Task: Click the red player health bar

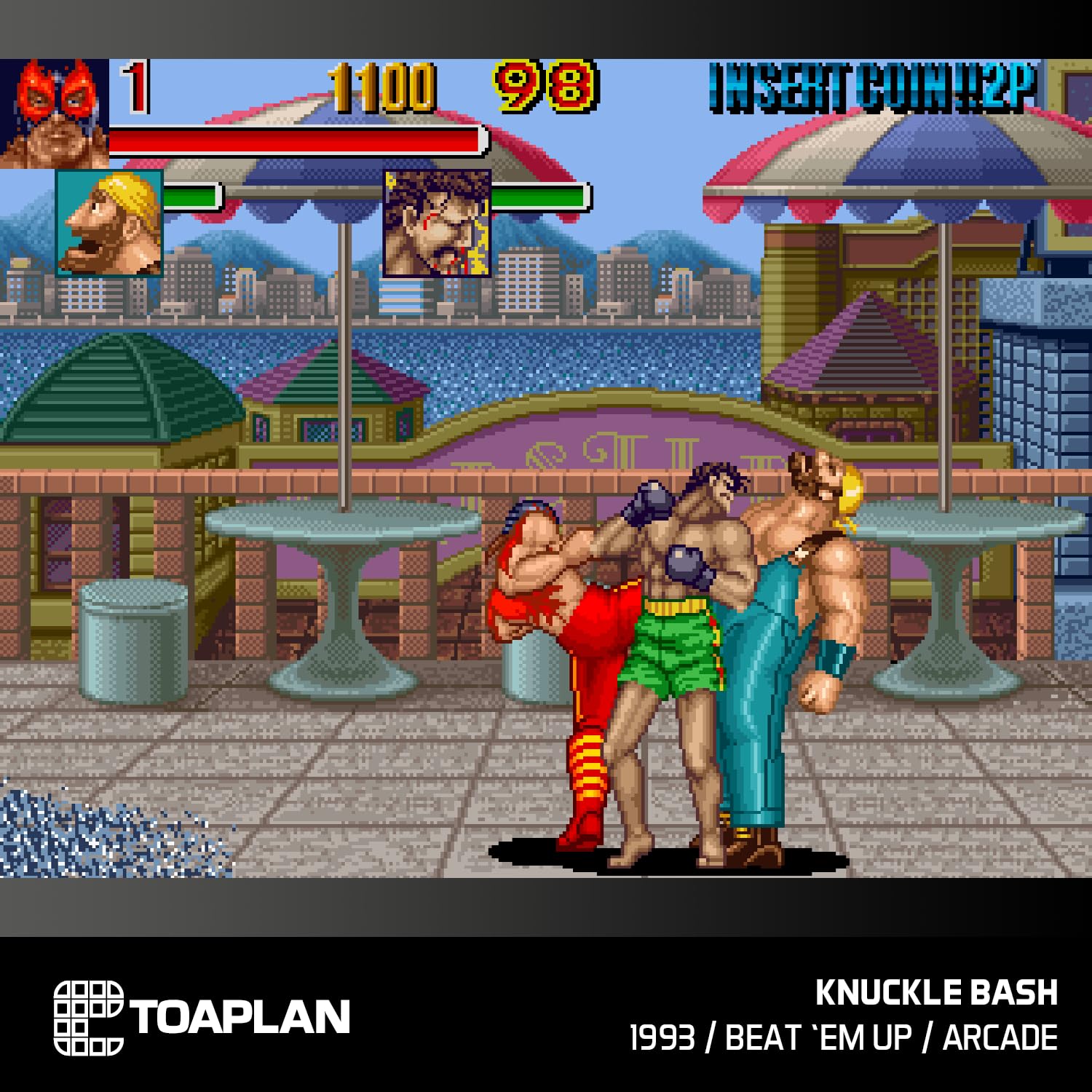Action: point(298,138)
